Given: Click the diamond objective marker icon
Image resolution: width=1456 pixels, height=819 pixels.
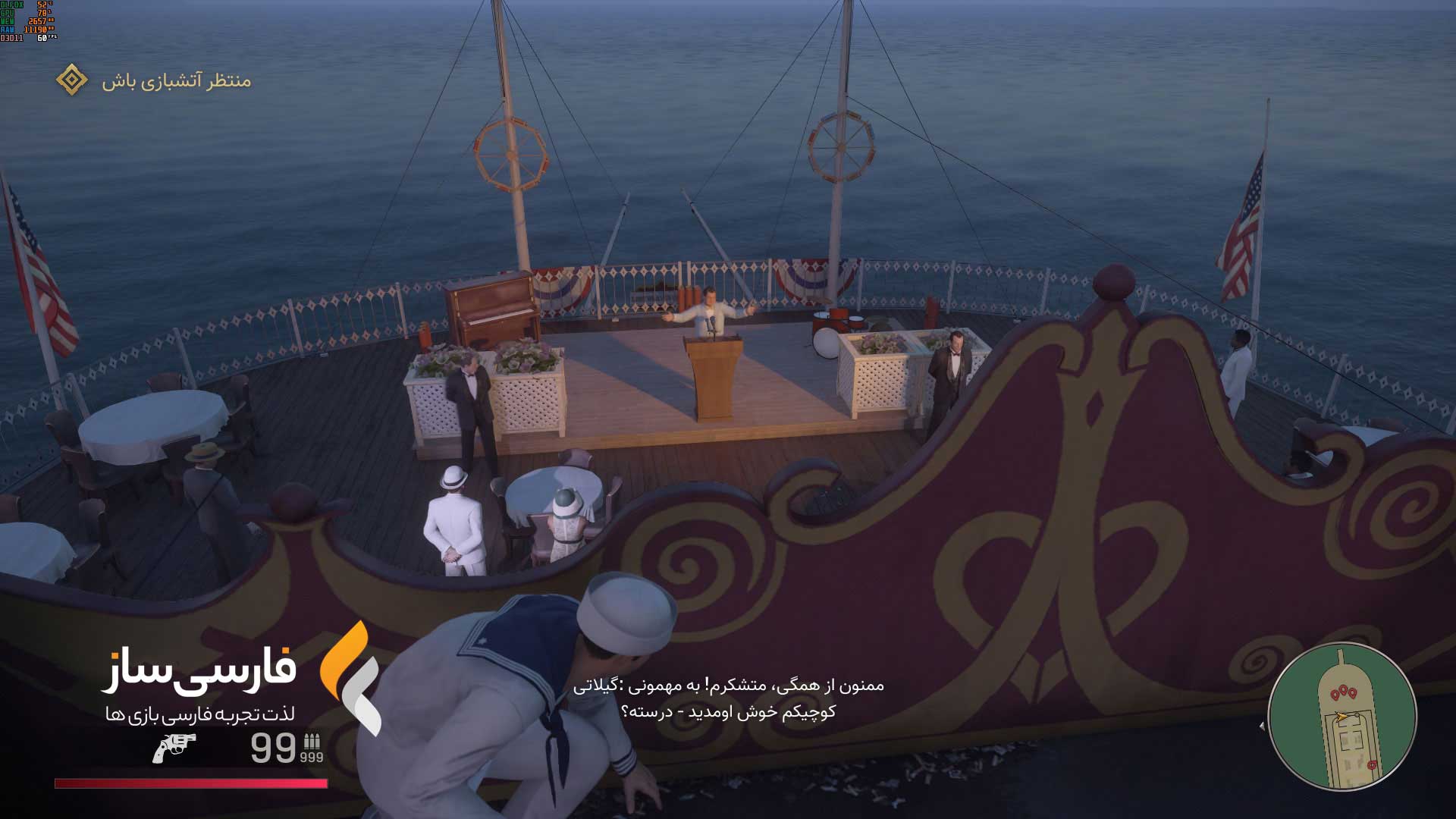Looking at the screenshot, I should (x=72, y=80).
